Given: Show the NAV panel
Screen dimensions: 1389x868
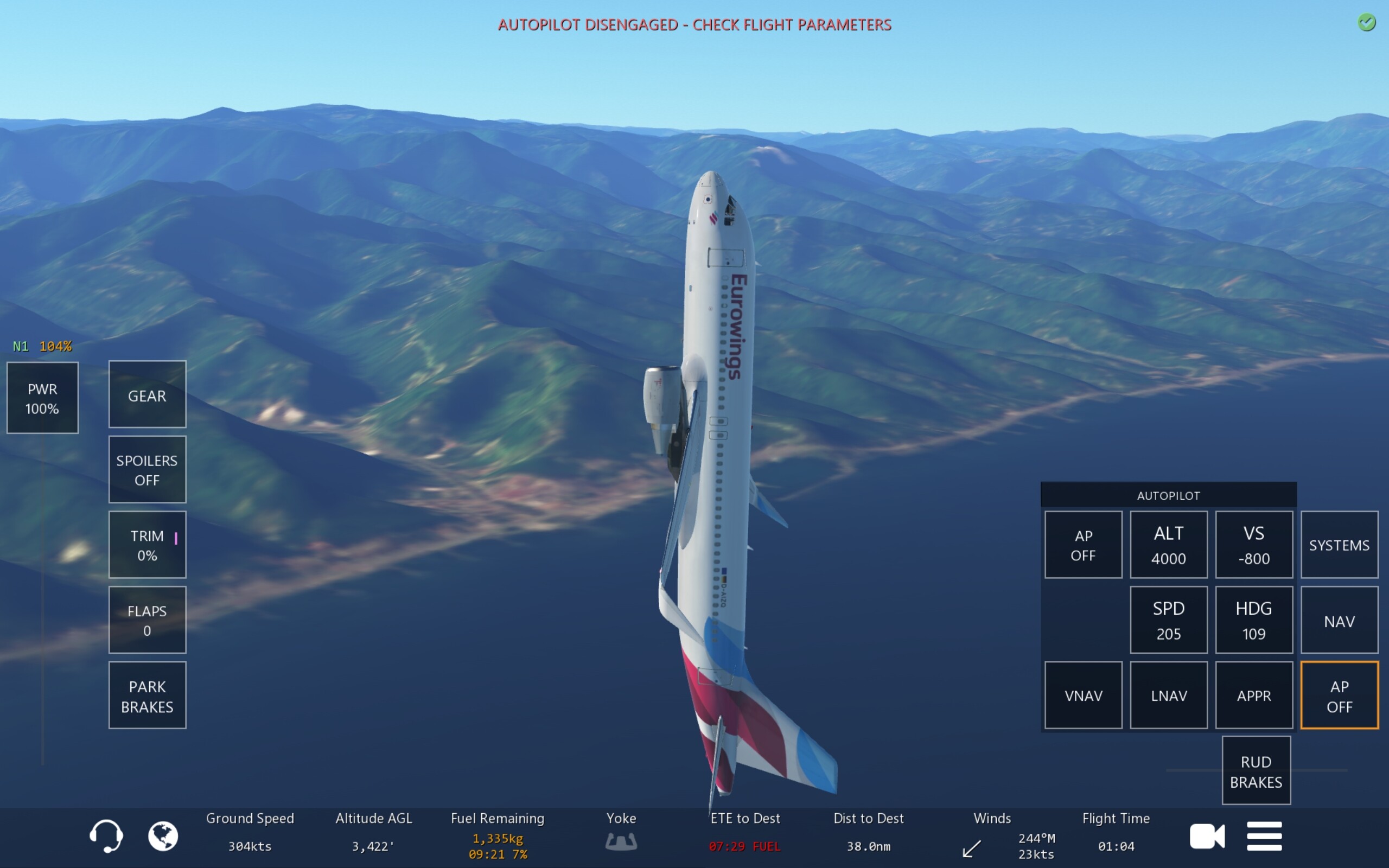Looking at the screenshot, I should coord(1339,620).
